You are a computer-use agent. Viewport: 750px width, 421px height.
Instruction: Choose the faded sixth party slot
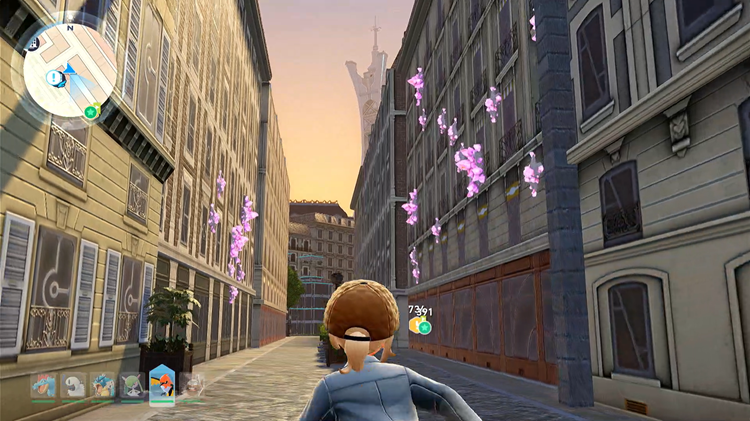(x=190, y=384)
